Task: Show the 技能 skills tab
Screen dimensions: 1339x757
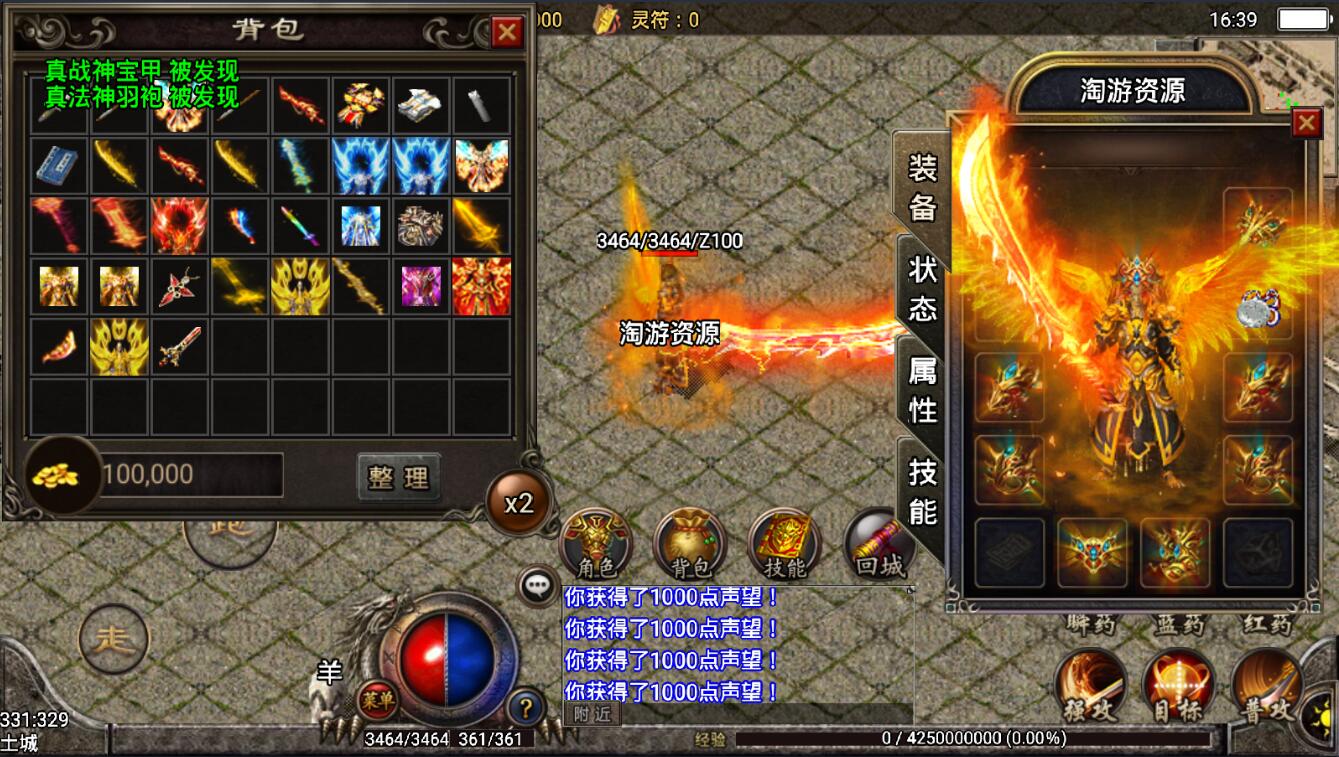Action: [x=922, y=491]
